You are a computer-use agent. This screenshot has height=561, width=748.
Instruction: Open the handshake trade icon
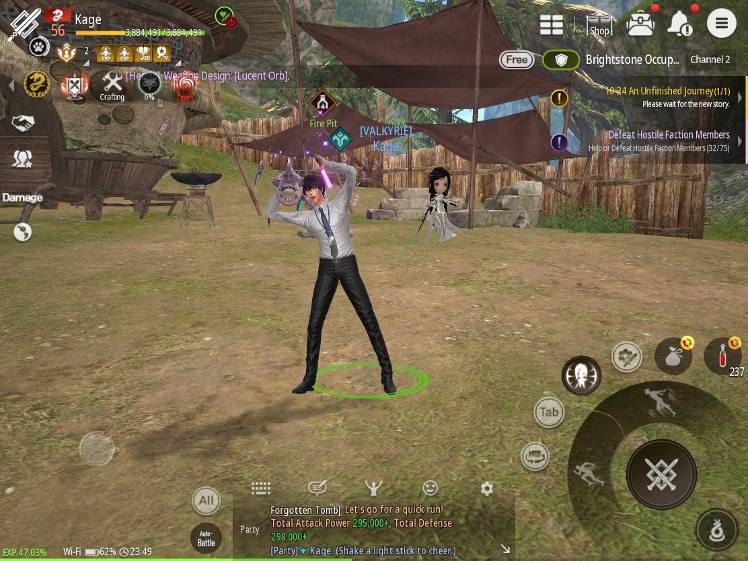(22, 122)
